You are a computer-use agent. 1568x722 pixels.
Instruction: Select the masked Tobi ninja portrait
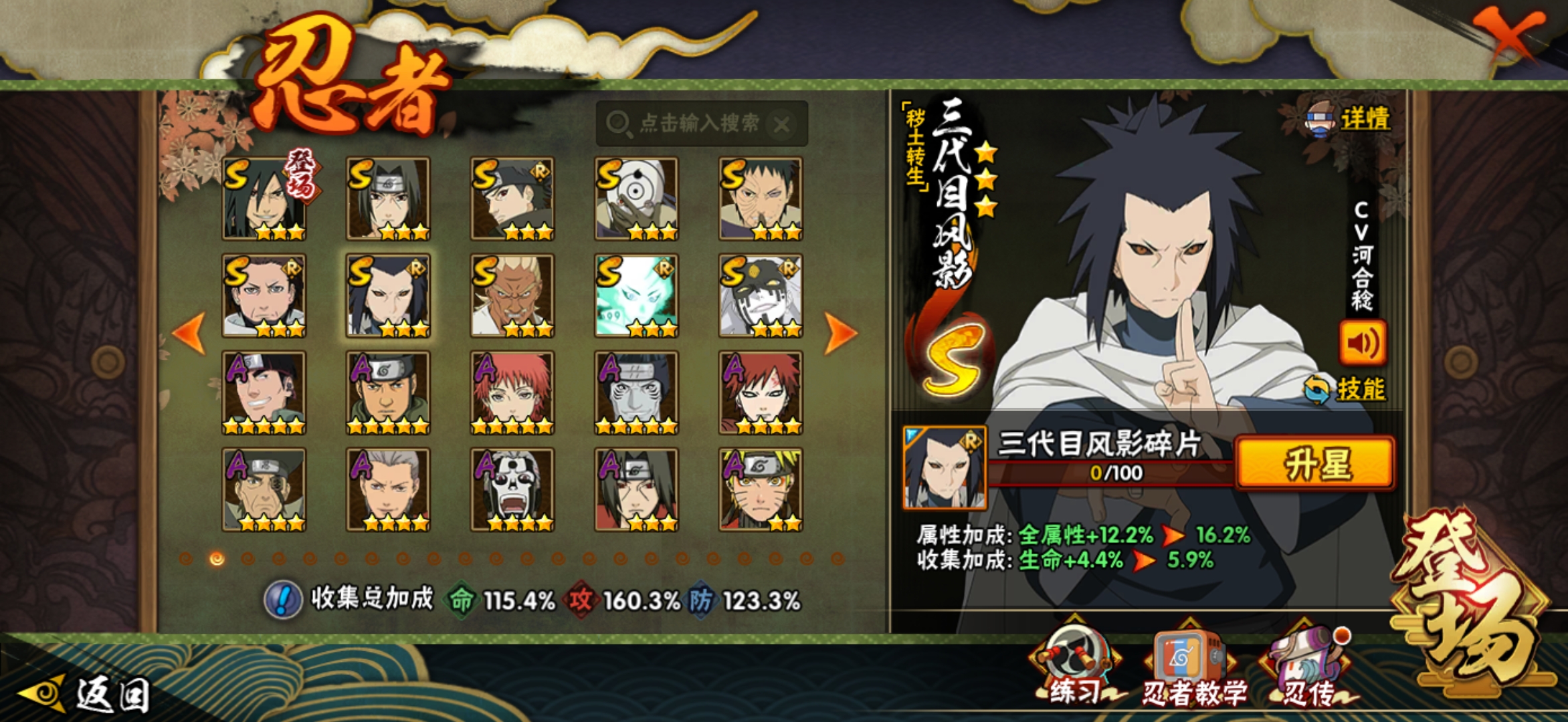[636, 199]
